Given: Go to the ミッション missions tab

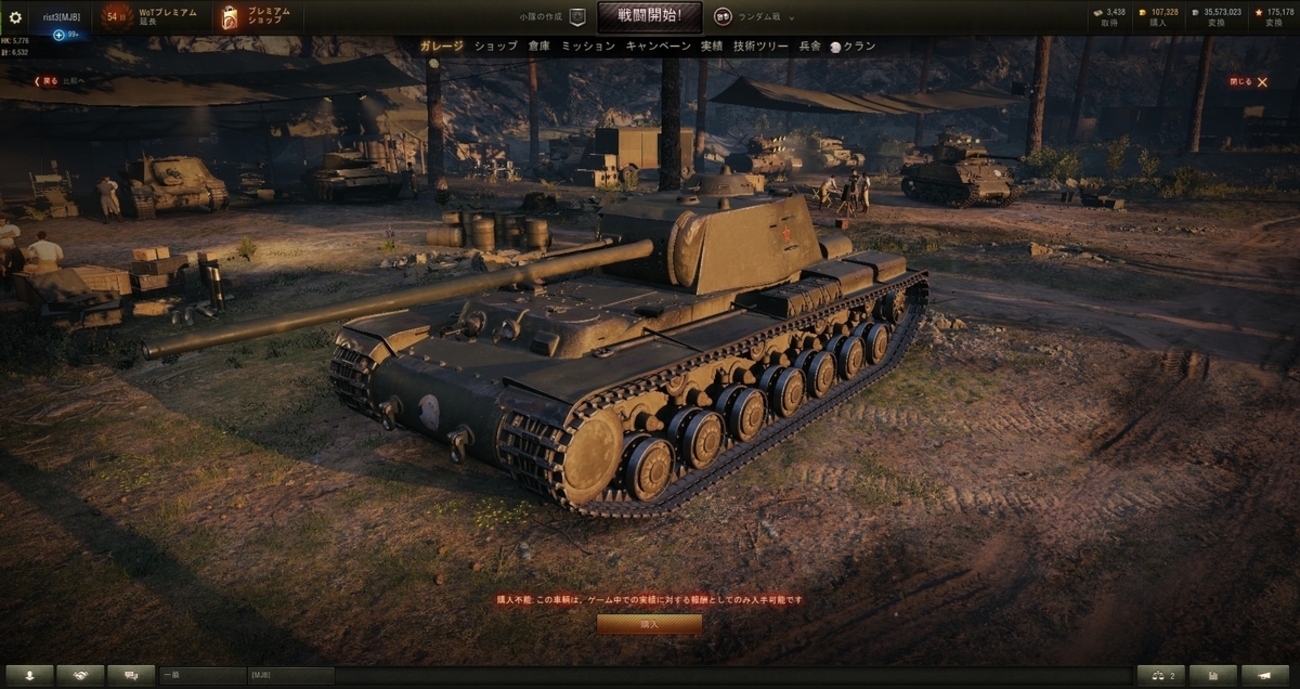Looking at the screenshot, I should 588,46.
